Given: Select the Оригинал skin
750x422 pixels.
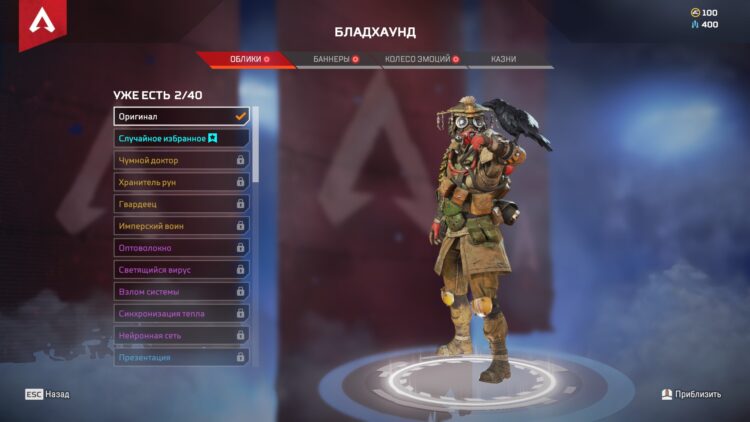Looking at the screenshot, I should point(181,116).
